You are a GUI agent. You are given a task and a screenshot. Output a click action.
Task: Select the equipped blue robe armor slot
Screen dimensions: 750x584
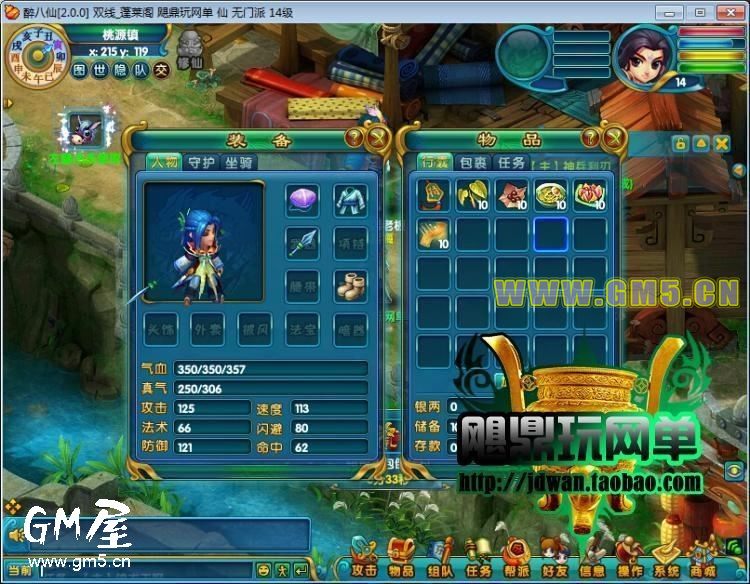point(349,200)
